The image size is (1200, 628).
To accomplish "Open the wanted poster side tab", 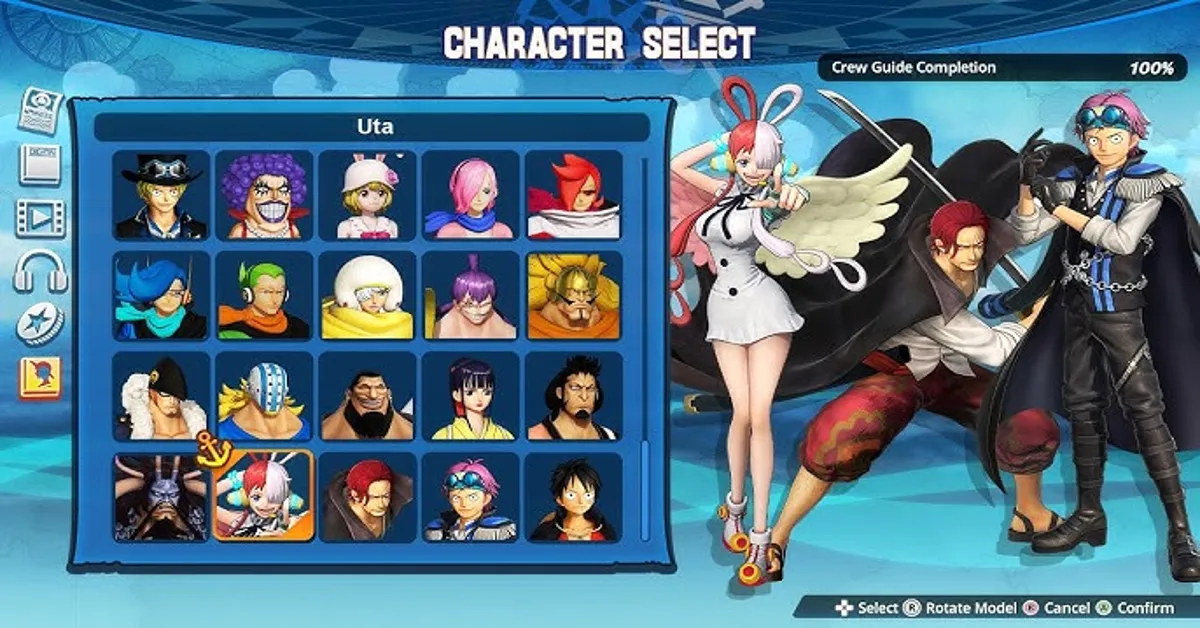I will pos(40,109).
